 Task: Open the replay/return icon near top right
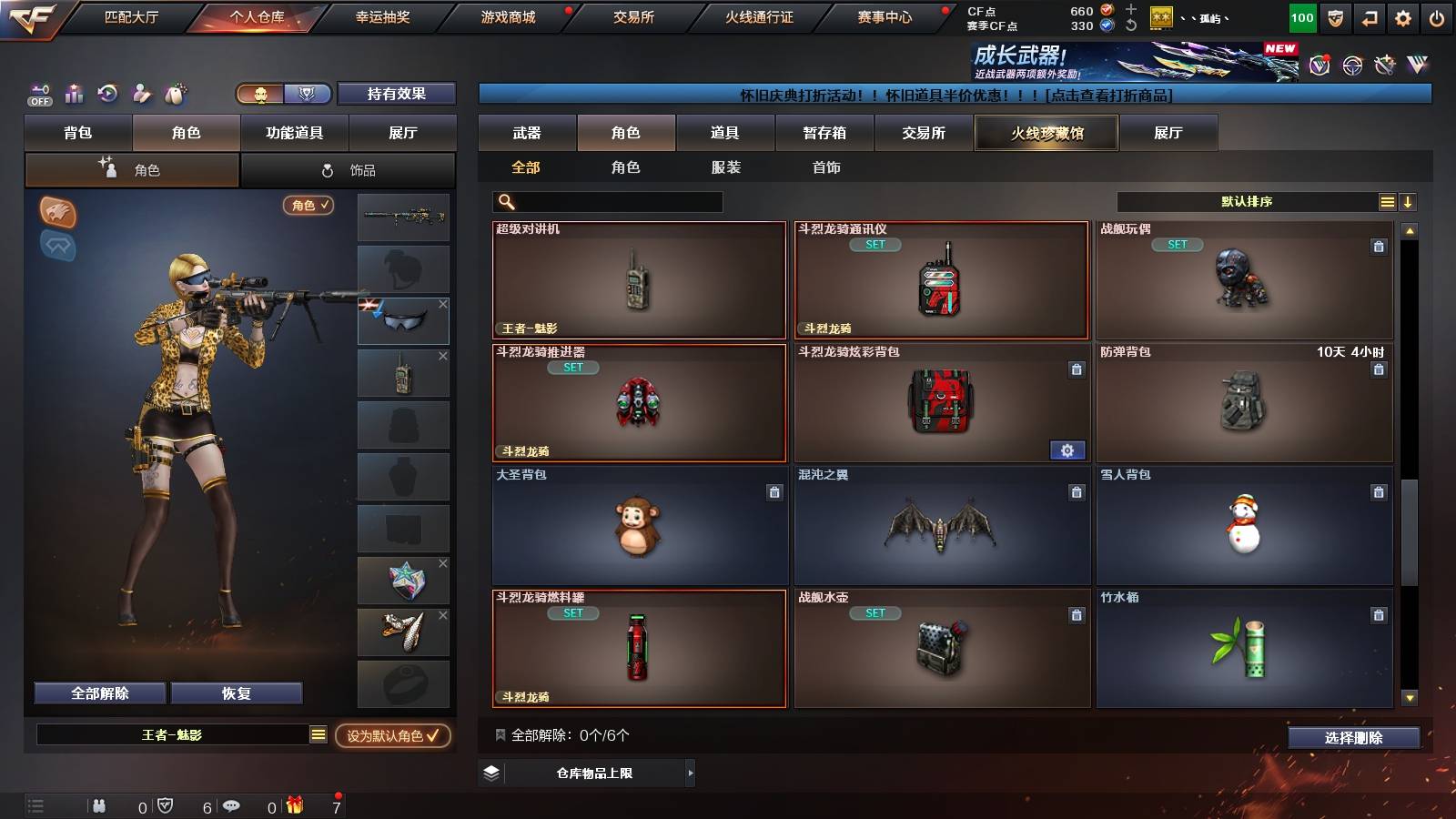click(1368, 16)
